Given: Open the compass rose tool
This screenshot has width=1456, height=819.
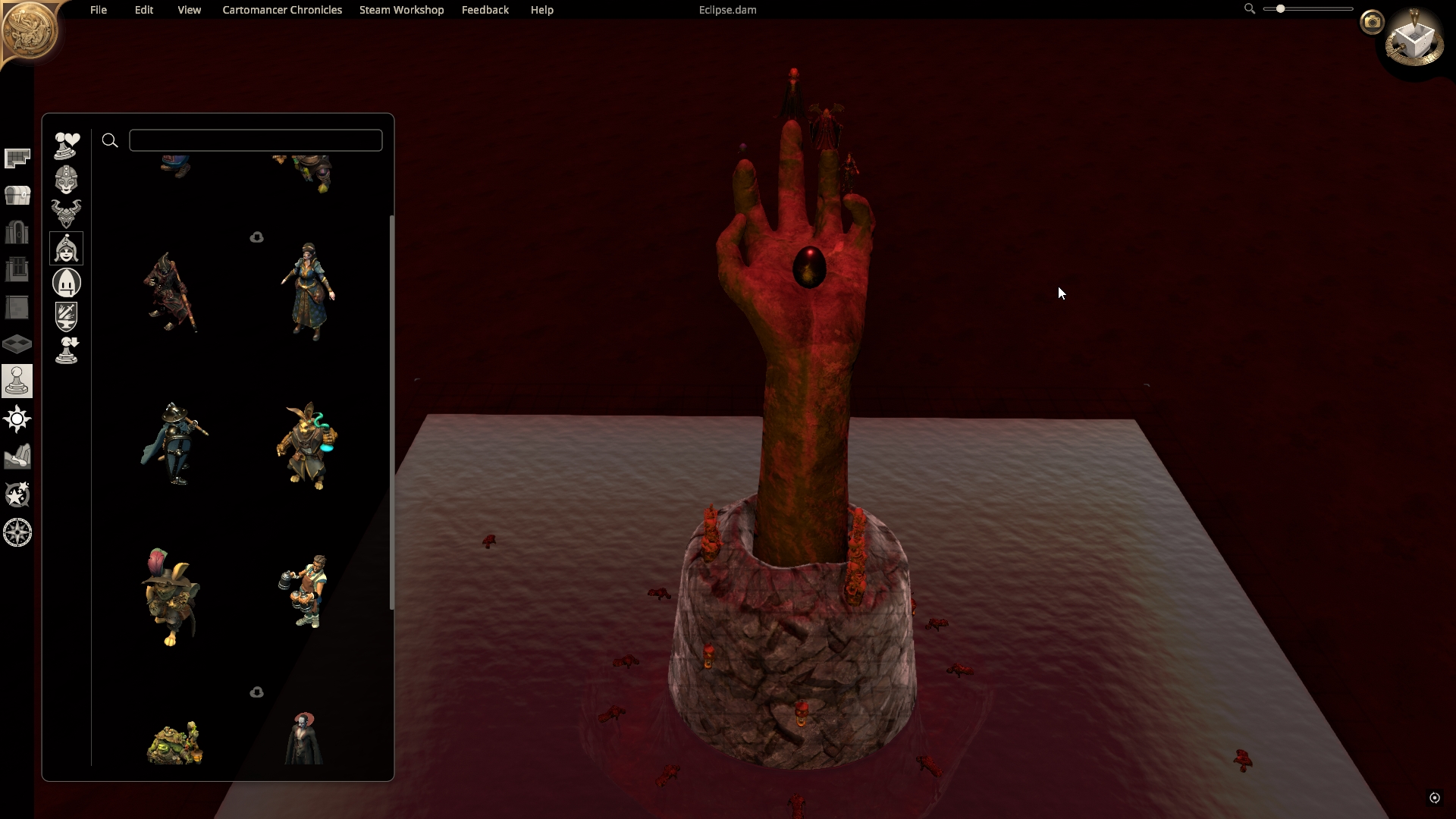Looking at the screenshot, I should [17, 532].
